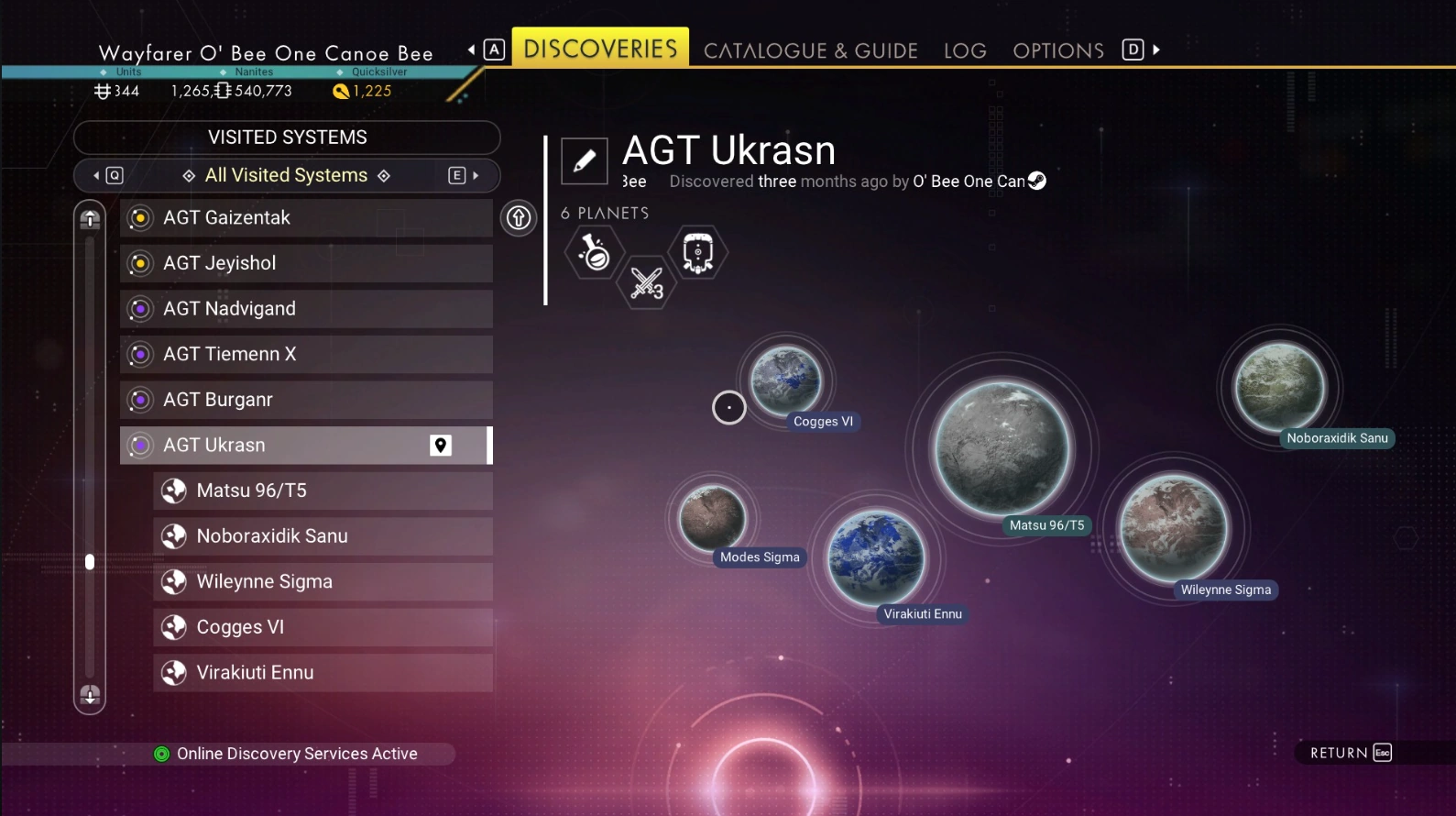Click the Return button

coord(1350,753)
